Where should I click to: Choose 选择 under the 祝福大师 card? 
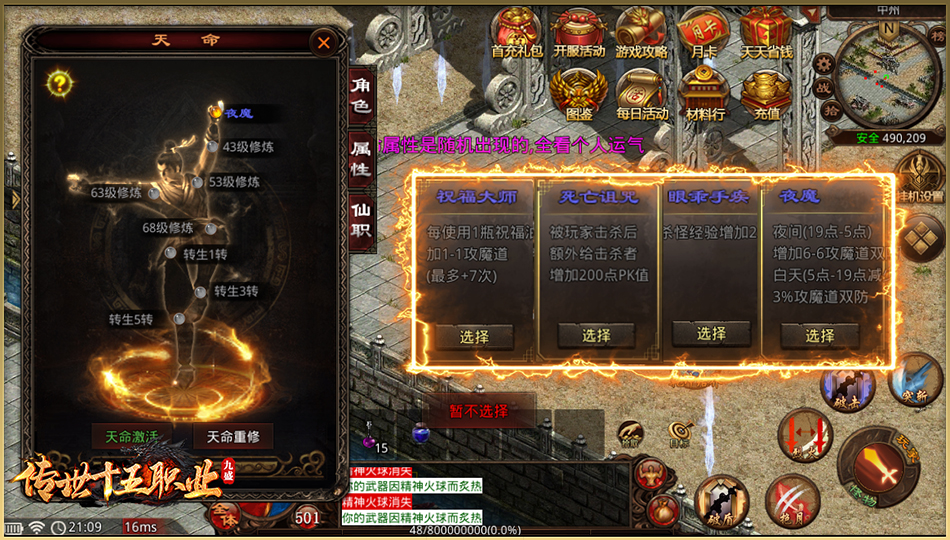pyautogui.click(x=474, y=336)
